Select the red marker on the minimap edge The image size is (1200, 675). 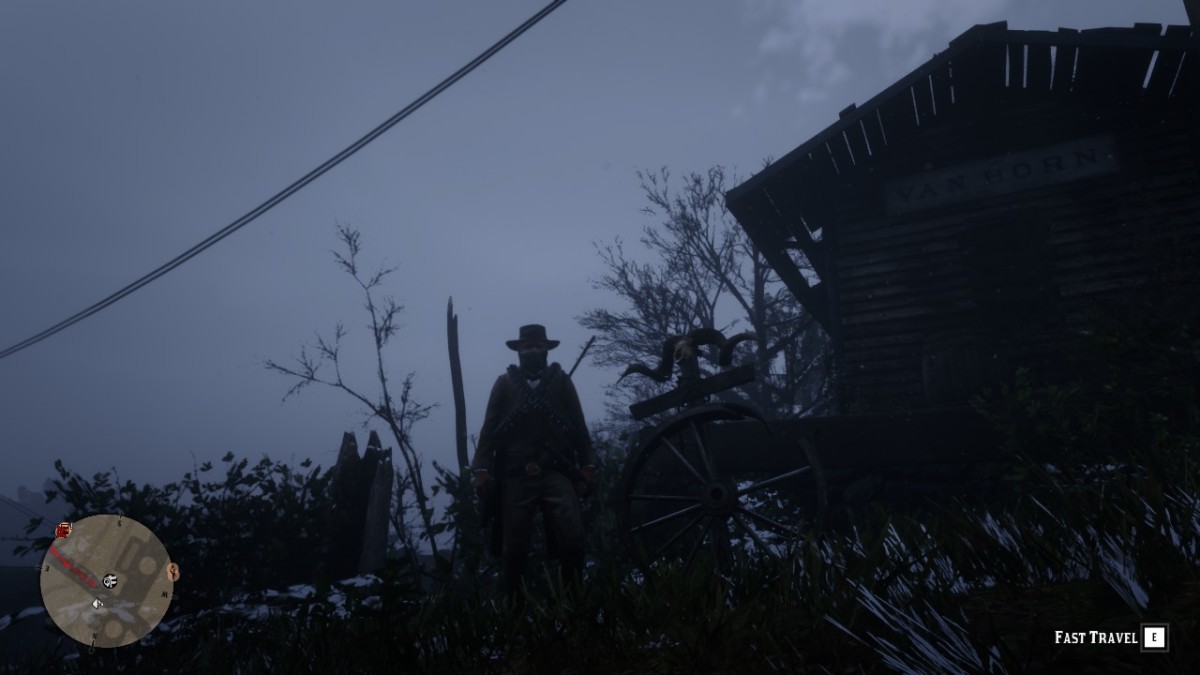(x=64, y=529)
